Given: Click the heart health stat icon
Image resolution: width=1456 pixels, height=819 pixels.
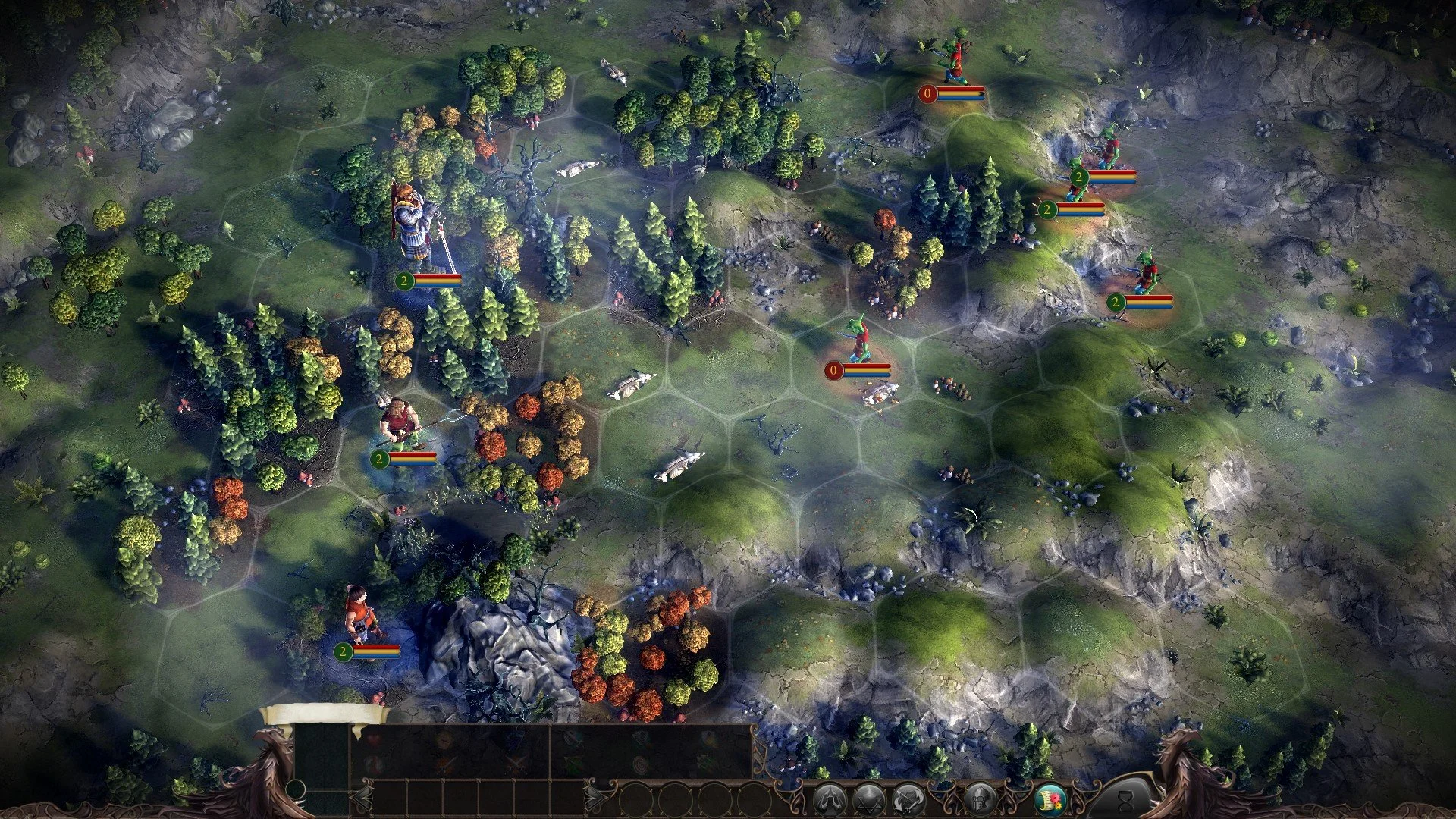Looking at the screenshot, I should [373, 738].
